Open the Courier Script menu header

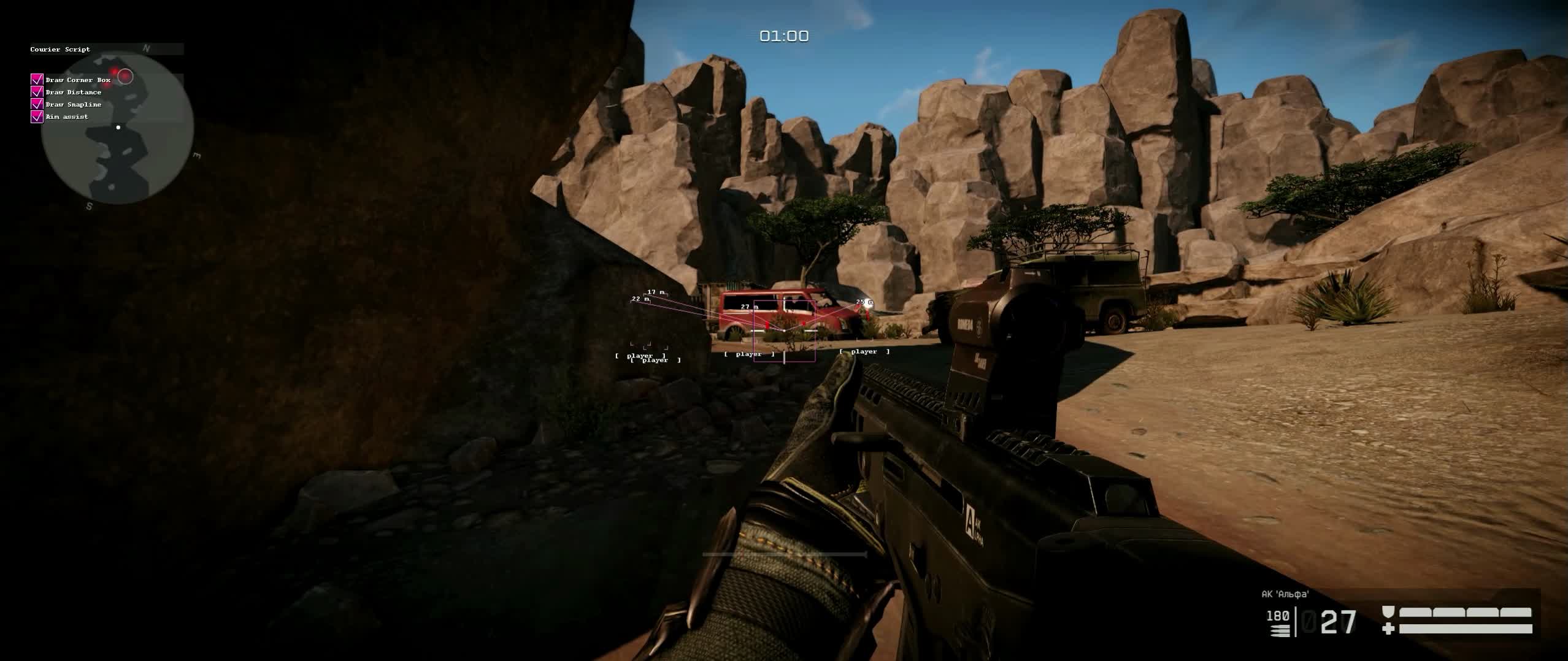(x=60, y=49)
